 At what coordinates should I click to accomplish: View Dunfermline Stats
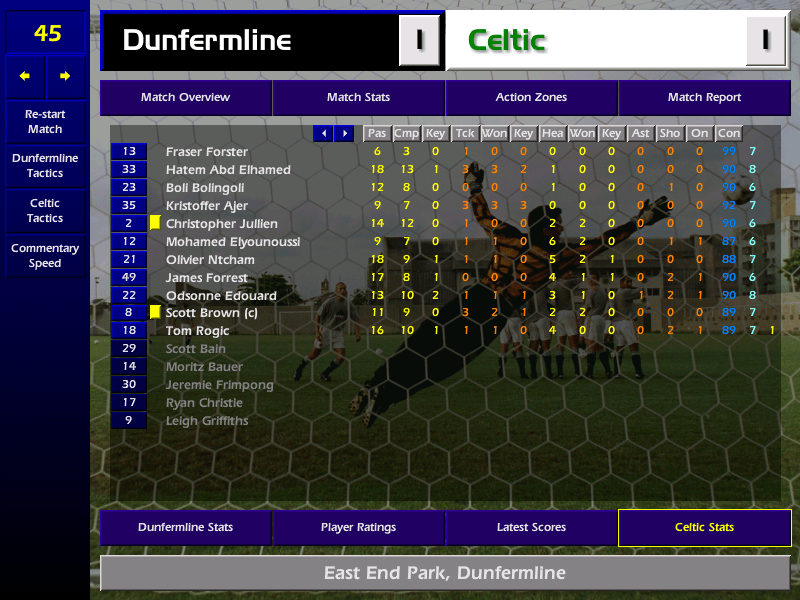tap(186, 527)
